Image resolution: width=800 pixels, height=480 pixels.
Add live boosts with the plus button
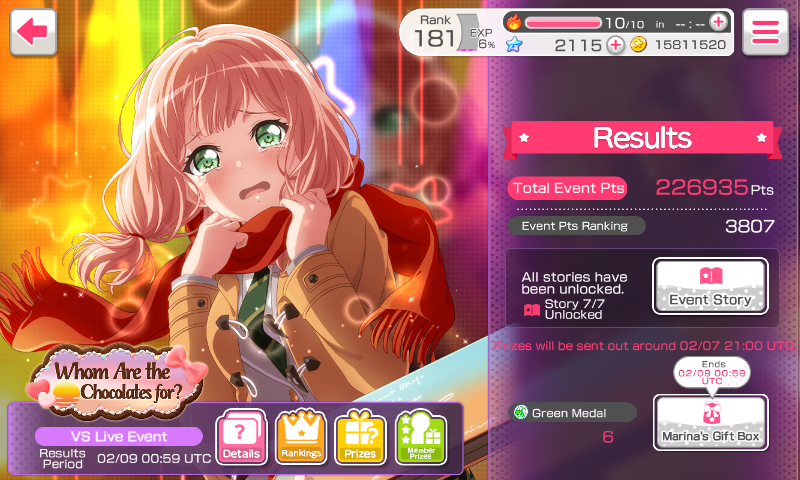click(x=718, y=21)
